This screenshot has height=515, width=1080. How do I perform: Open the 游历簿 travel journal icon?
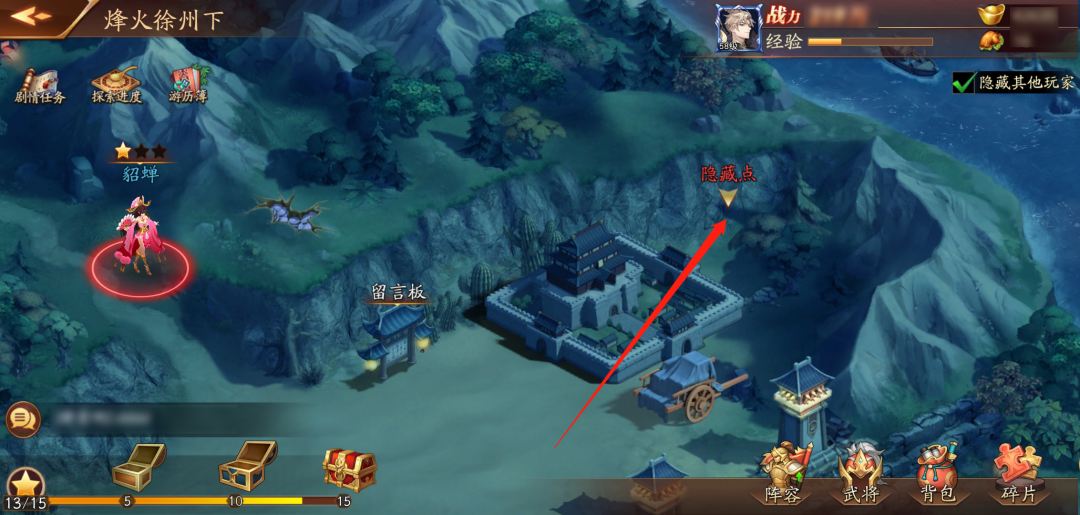[x=187, y=84]
